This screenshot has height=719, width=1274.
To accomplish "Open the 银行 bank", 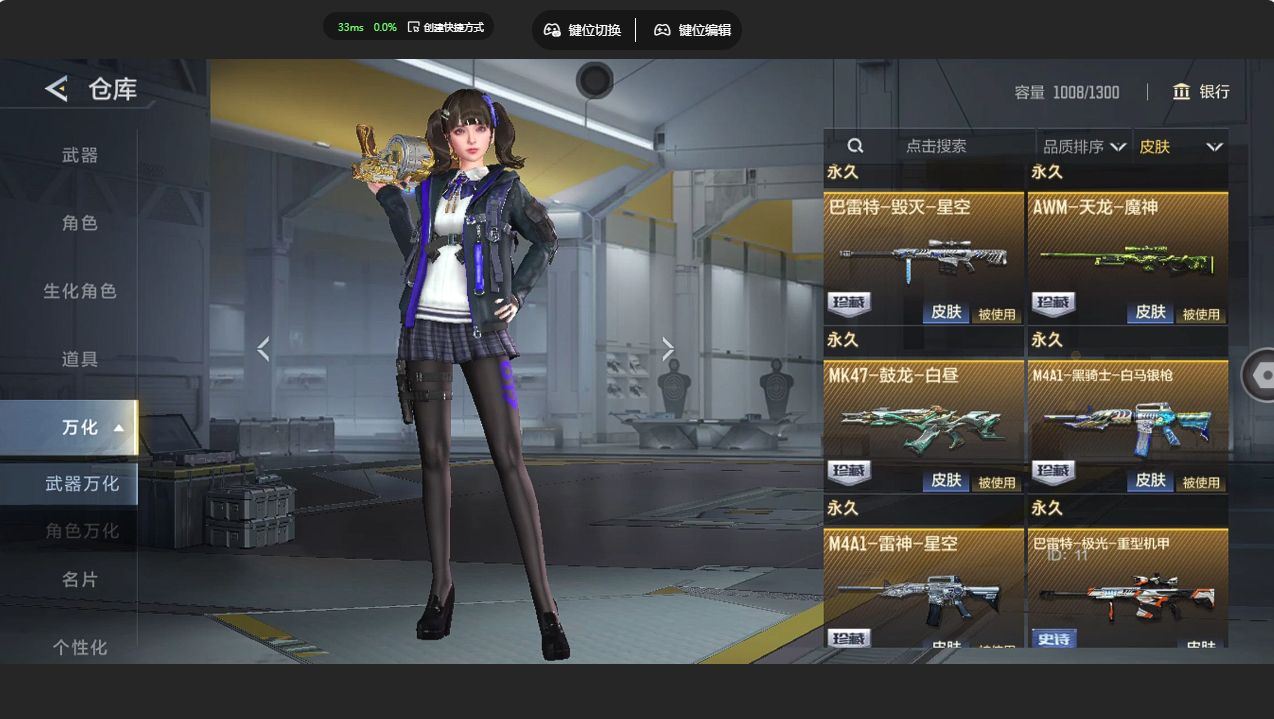I will (x=1201, y=92).
